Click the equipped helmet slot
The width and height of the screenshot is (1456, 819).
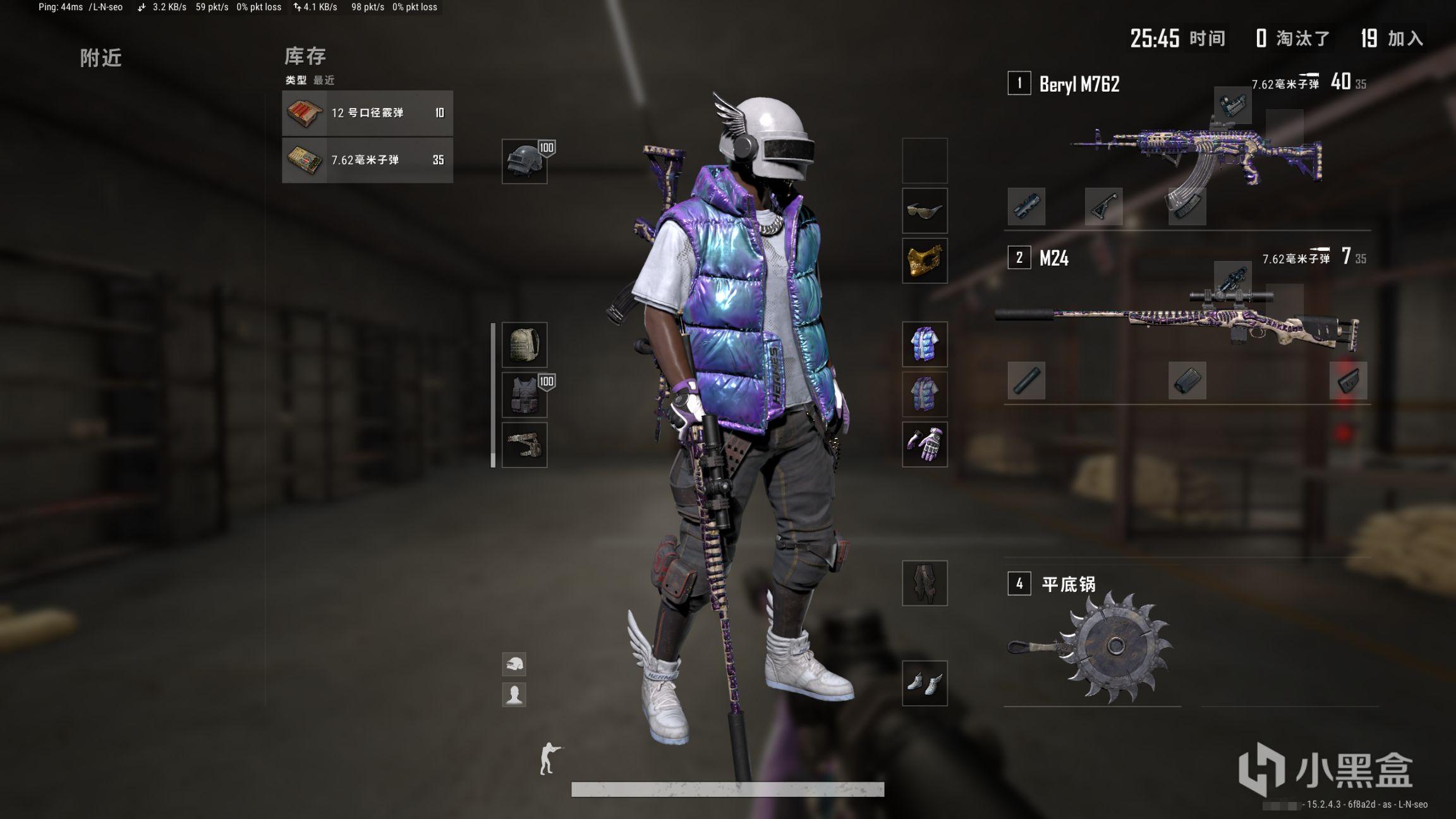pos(525,161)
